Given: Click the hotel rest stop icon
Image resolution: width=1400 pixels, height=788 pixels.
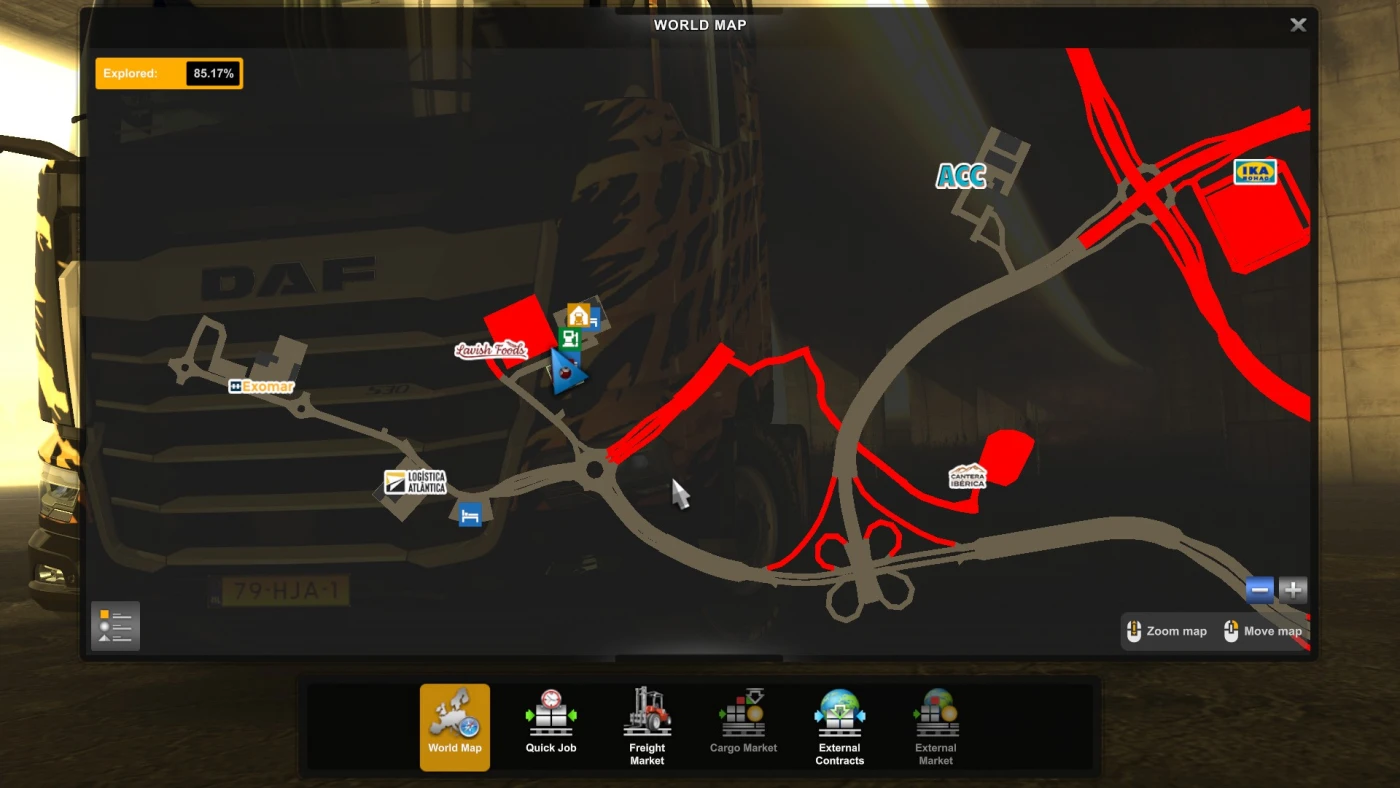Looking at the screenshot, I should click(469, 514).
